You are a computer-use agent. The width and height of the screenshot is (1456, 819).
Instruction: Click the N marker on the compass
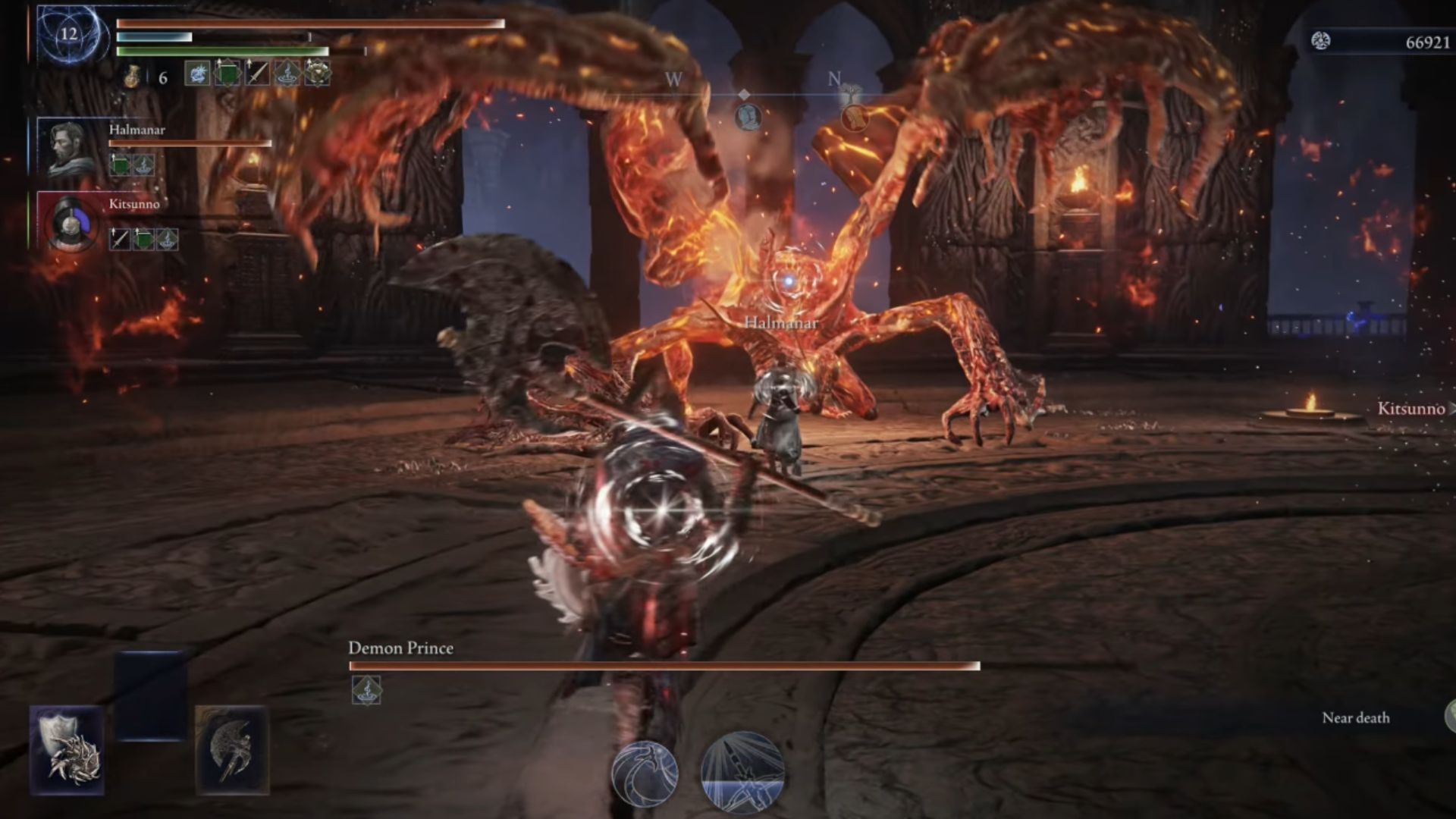(x=834, y=76)
